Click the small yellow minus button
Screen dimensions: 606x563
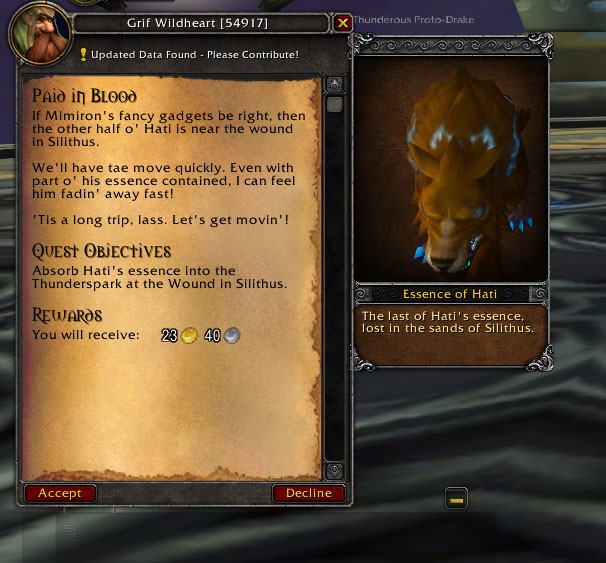456,498
